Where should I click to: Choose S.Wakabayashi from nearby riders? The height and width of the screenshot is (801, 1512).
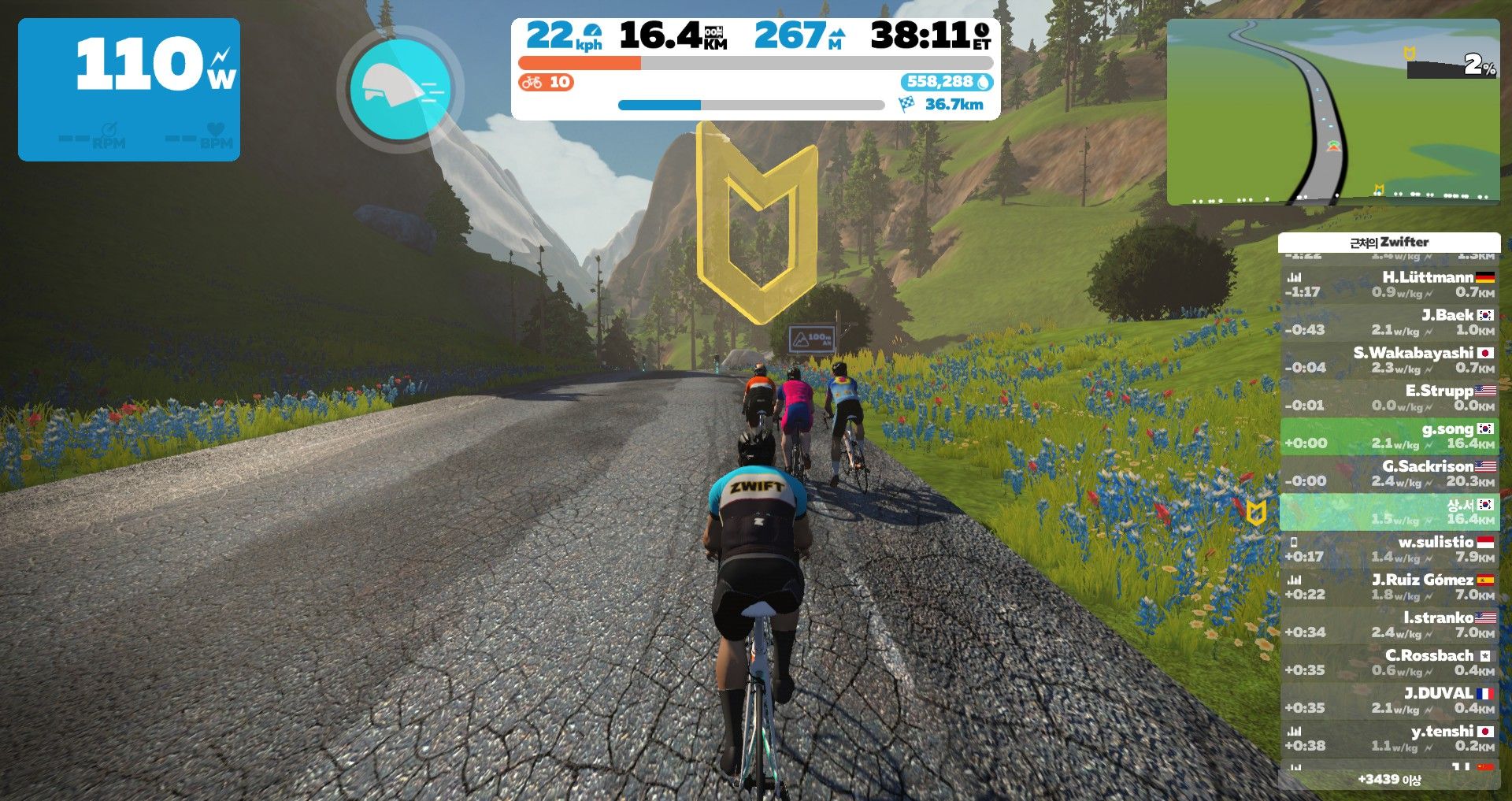pyautogui.click(x=1389, y=360)
